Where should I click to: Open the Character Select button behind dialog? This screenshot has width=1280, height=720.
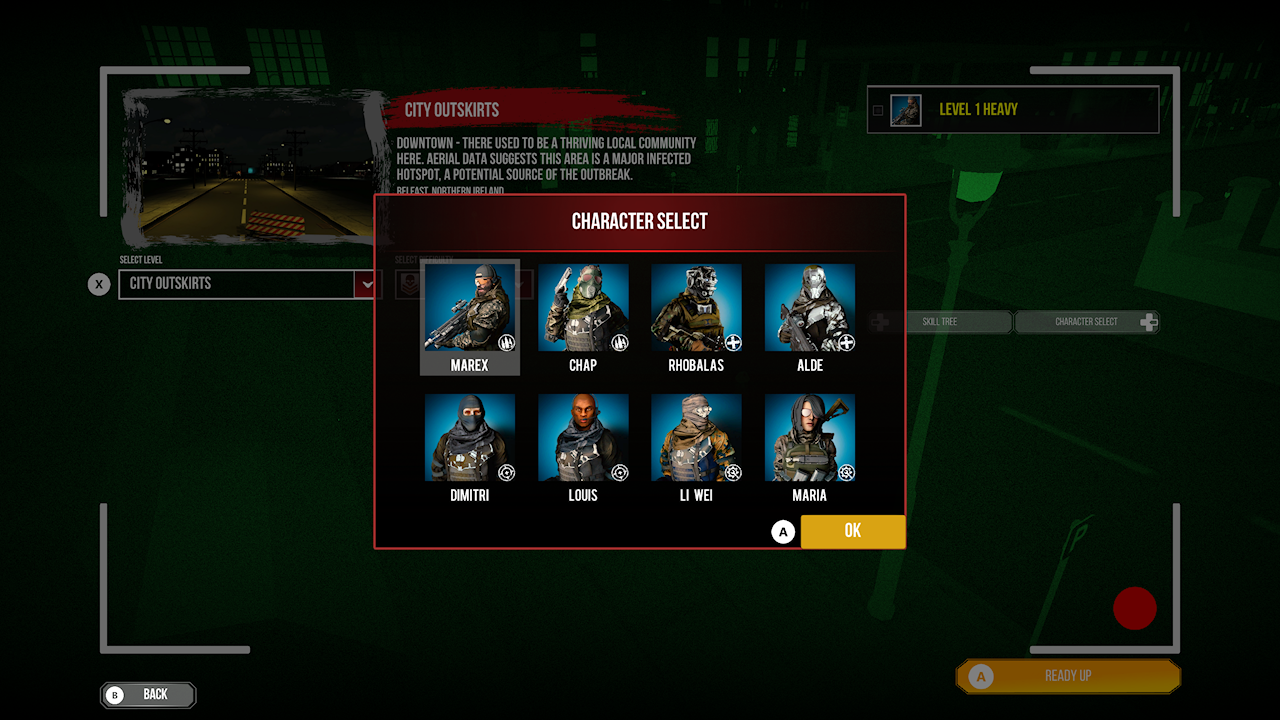pos(1086,322)
